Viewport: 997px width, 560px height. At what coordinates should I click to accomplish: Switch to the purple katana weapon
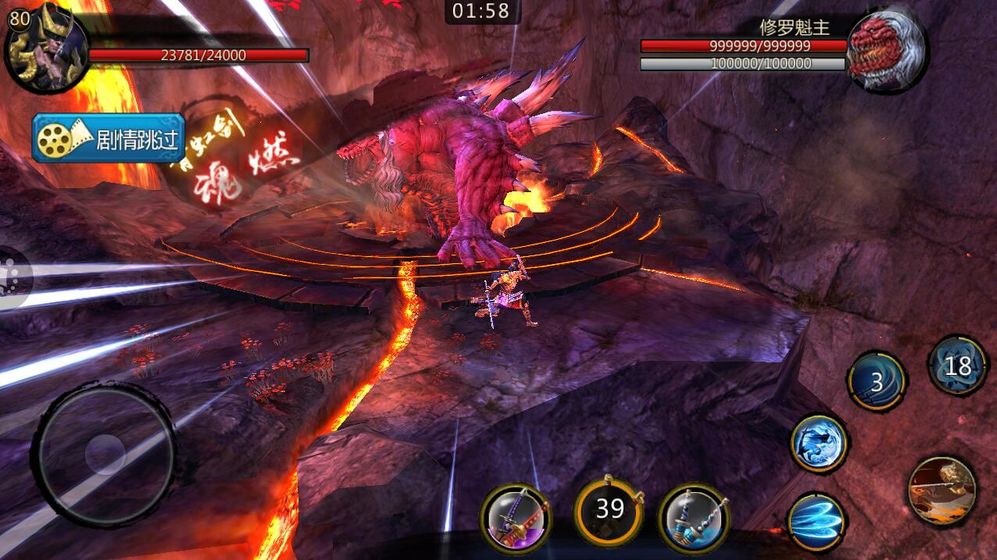(x=515, y=517)
